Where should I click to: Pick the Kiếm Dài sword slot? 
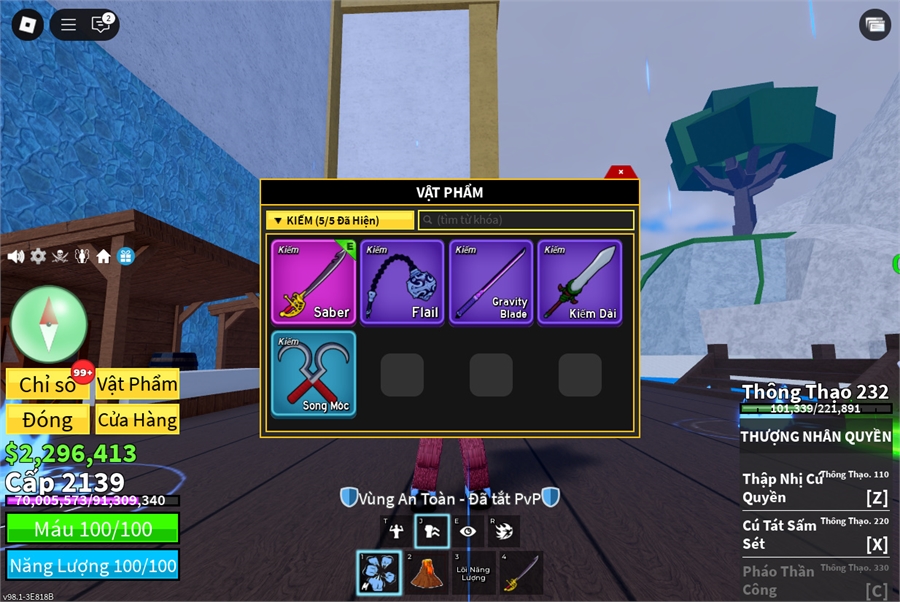coord(580,281)
